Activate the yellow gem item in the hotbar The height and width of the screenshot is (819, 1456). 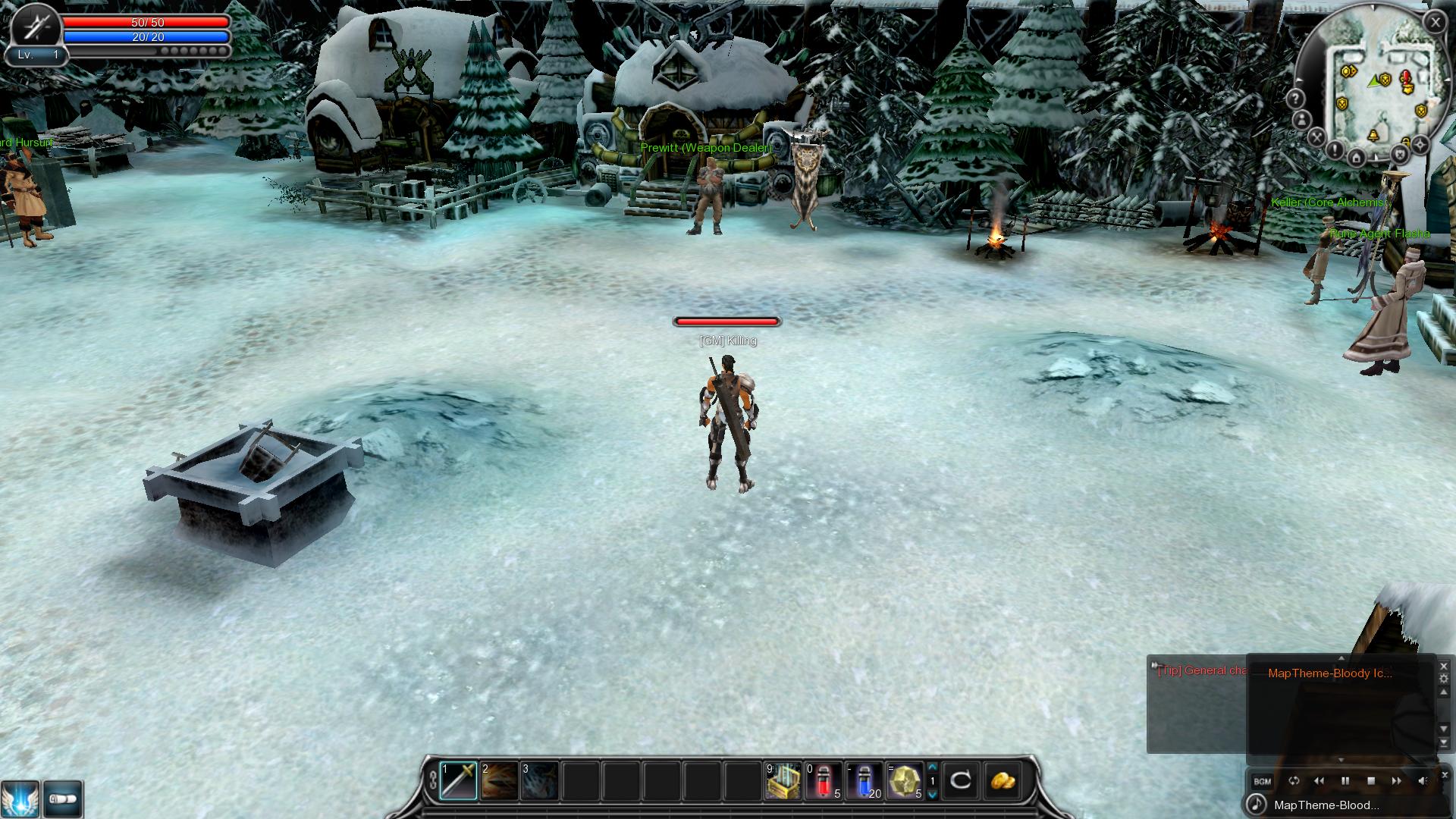point(905,780)
